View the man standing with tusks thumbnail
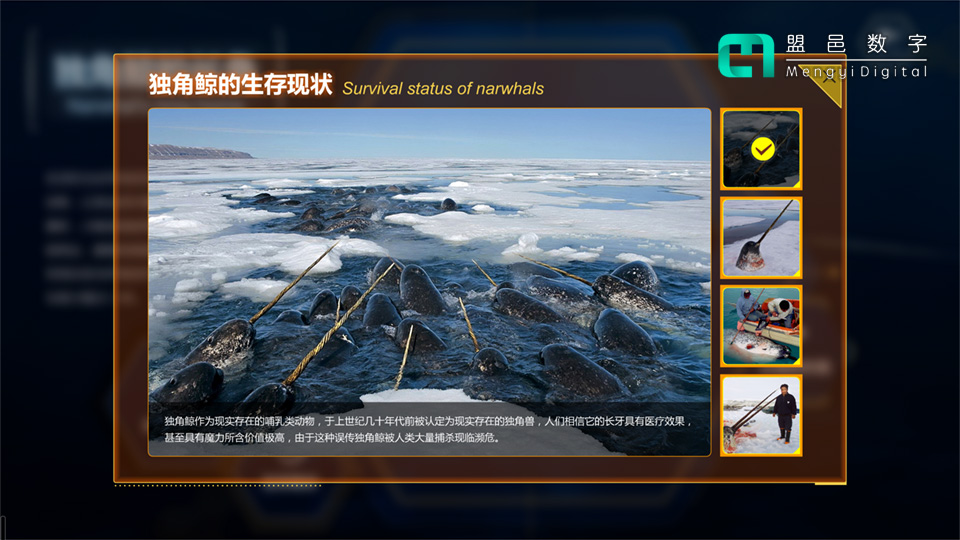The width and height of the screenshot is (960, 540). pyautogui.click(x=761, y=415)
